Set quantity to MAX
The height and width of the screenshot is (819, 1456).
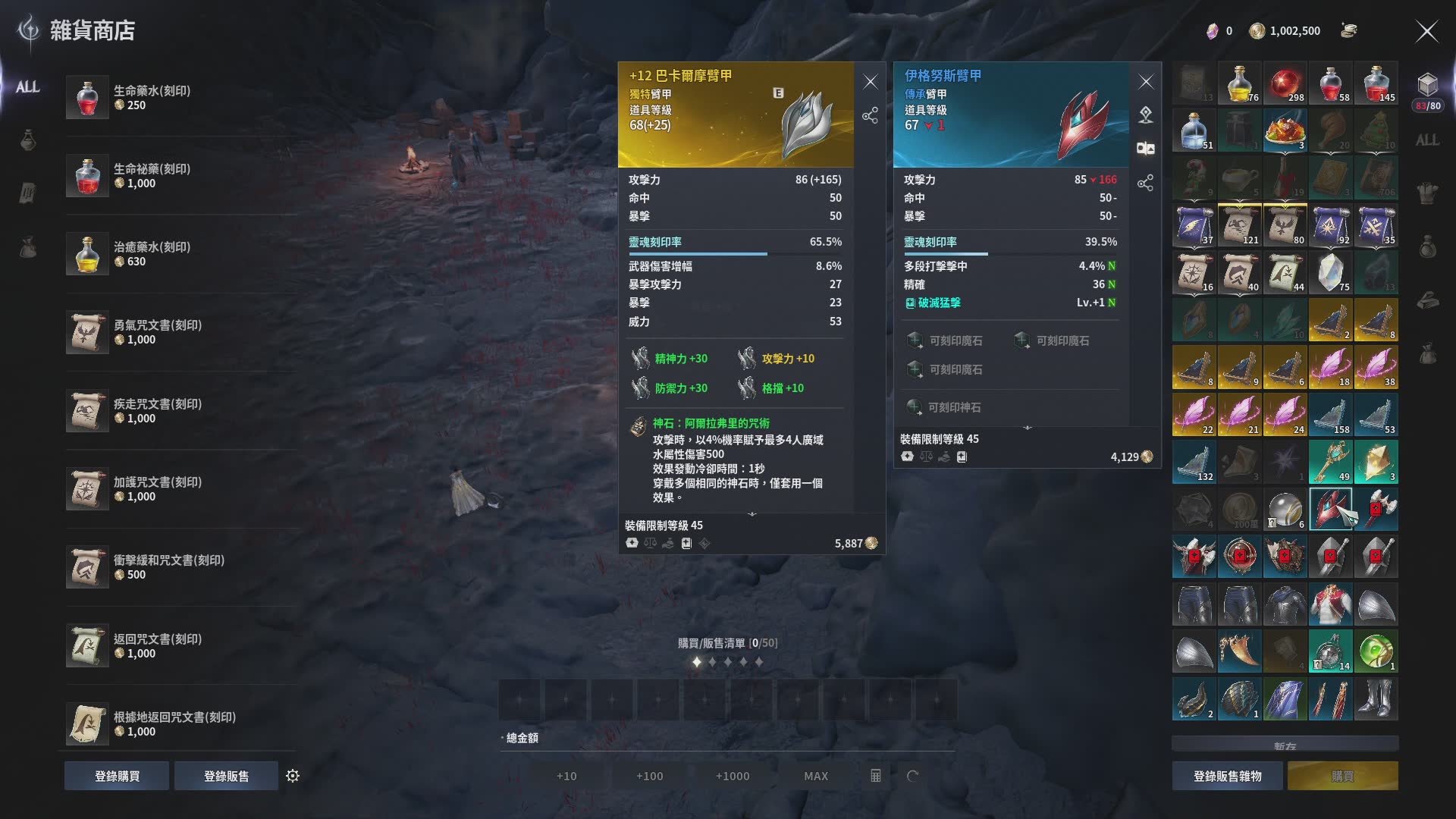815,776
